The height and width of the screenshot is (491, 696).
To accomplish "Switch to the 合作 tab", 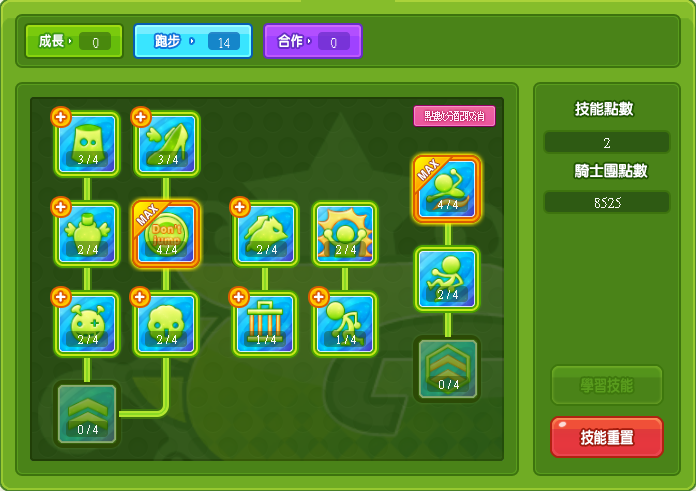I will pyautogui.click(x=312, y=42).
